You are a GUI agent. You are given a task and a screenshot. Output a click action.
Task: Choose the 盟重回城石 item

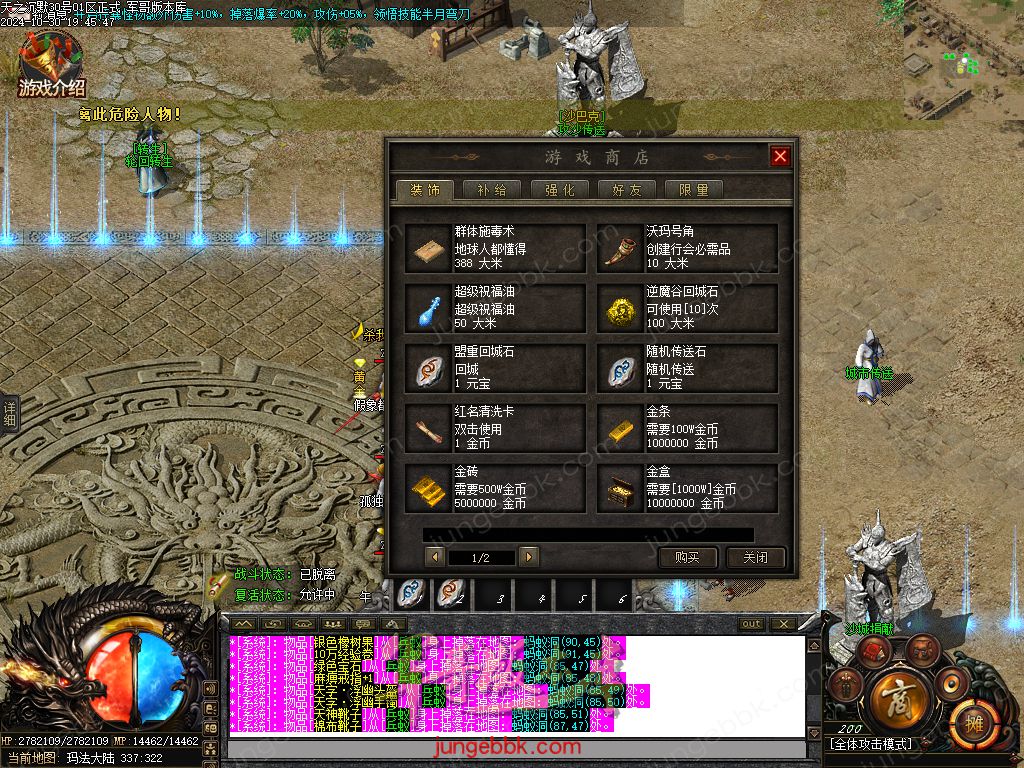point(496,369)
